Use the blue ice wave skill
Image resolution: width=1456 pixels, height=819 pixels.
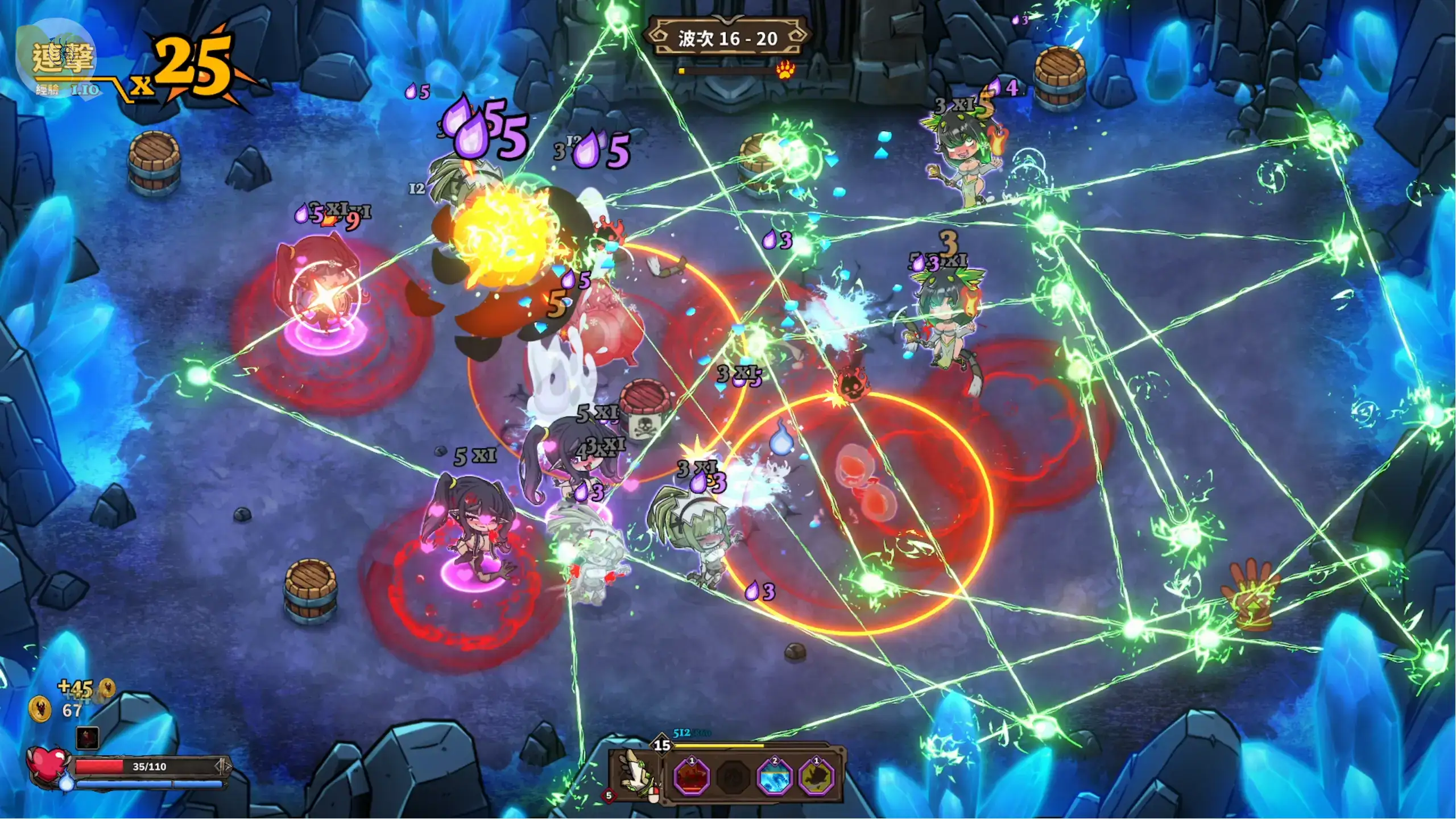[774, 777]
